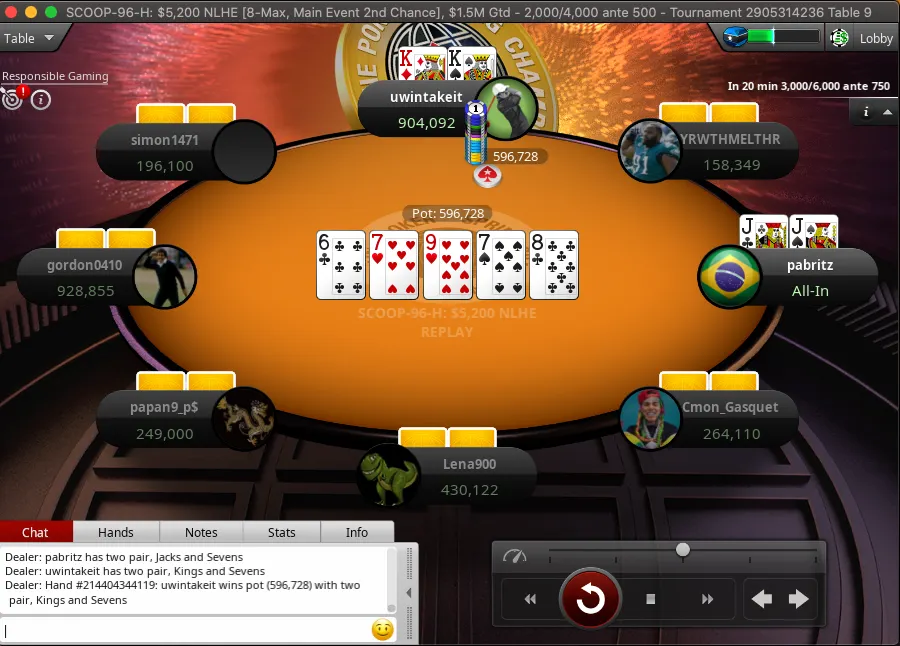Viewport: 900px width, 646px height.
Task: Open the dartboard challenges icon
Action: pyautogui.click(x=12, y=99)
